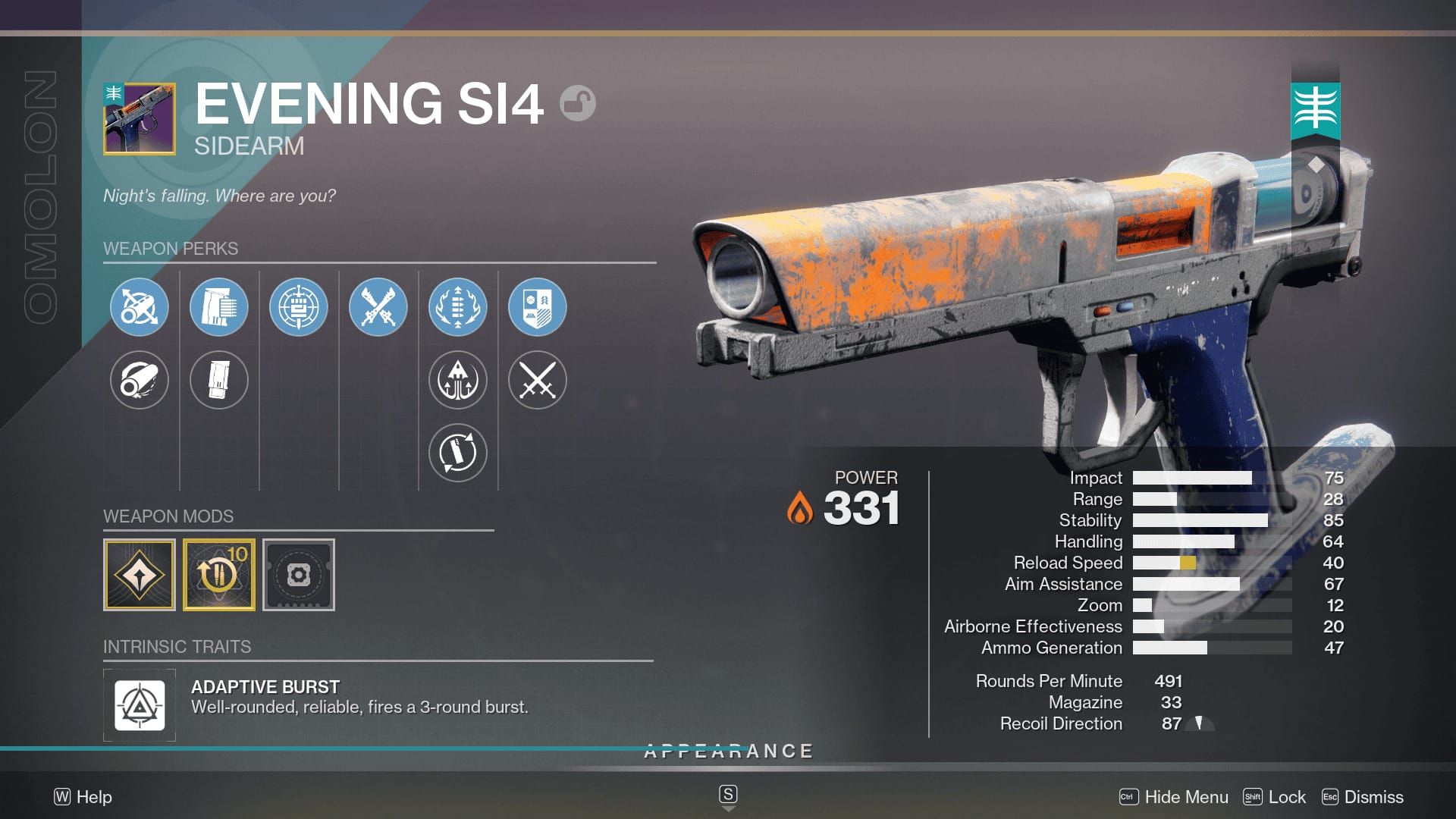Inspect the Adaptive Burst intrinsic trait icon
1456x819 pixels.
tap(140, 705)
